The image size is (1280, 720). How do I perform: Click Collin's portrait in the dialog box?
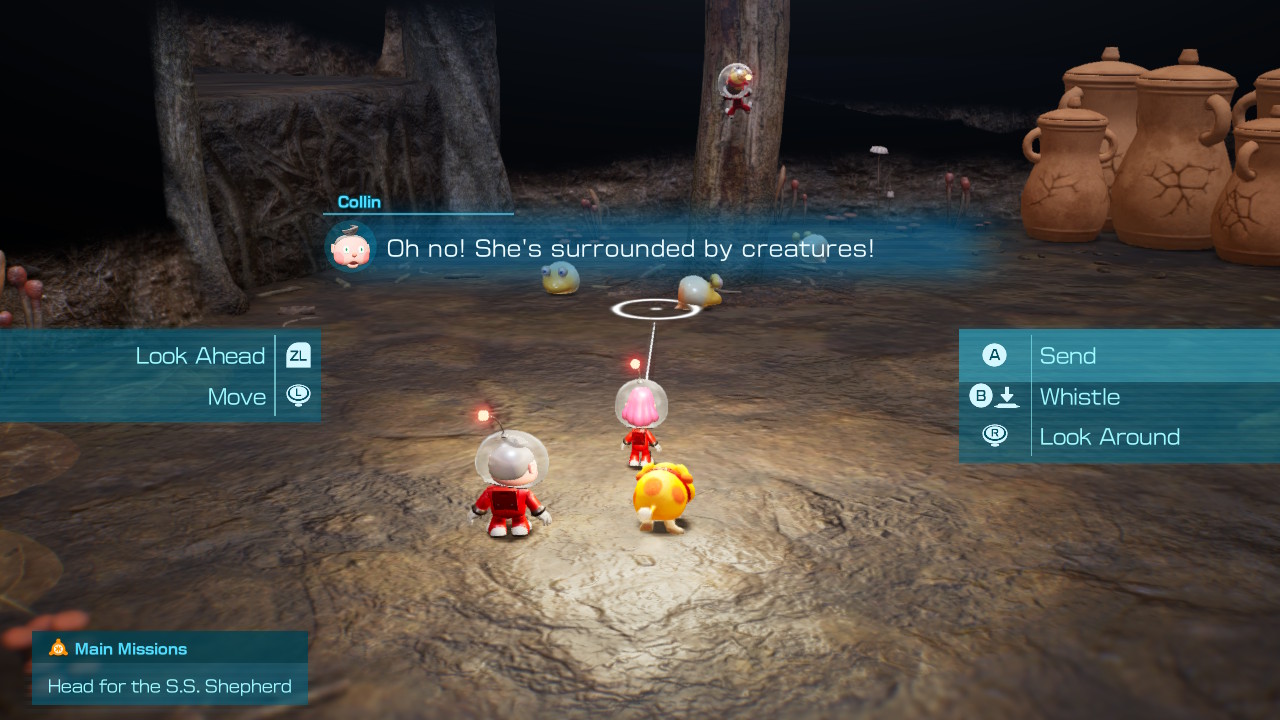pyautogui.click(x=350, y=246)
